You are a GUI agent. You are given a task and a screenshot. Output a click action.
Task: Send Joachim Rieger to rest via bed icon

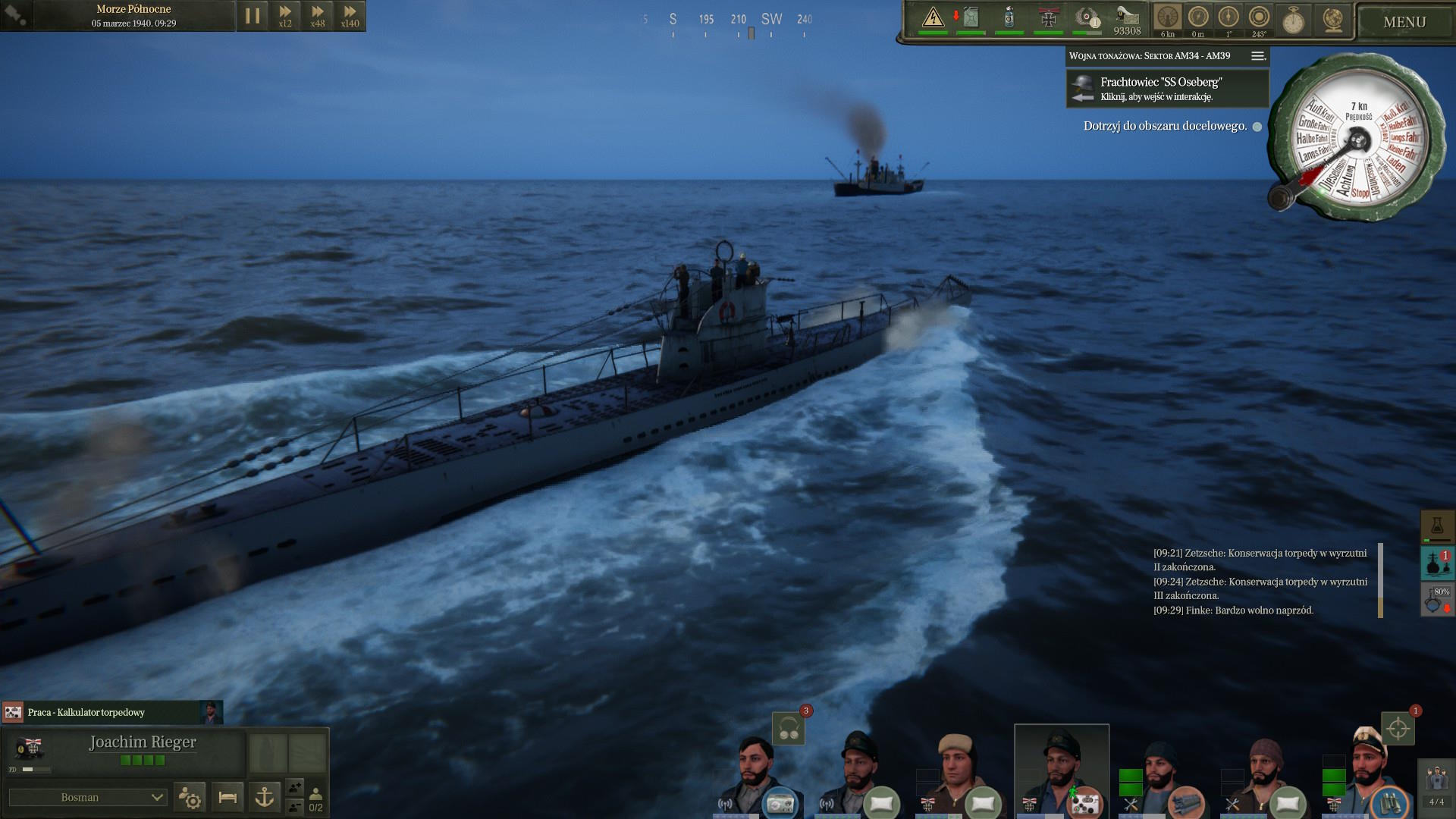click(227, 797)
